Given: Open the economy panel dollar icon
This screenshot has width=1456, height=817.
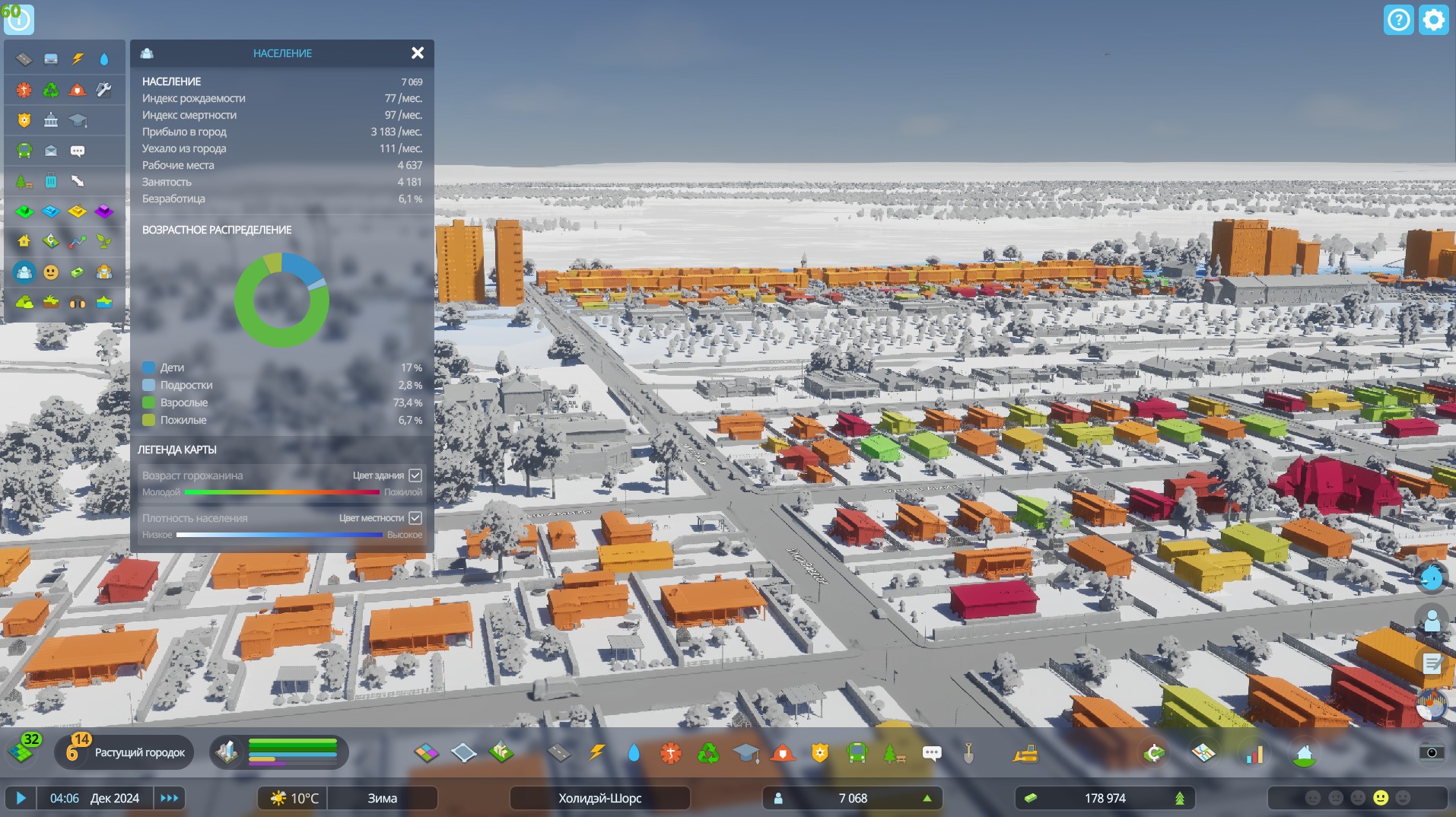Looking at the screenshot, I should point(1155,753).
